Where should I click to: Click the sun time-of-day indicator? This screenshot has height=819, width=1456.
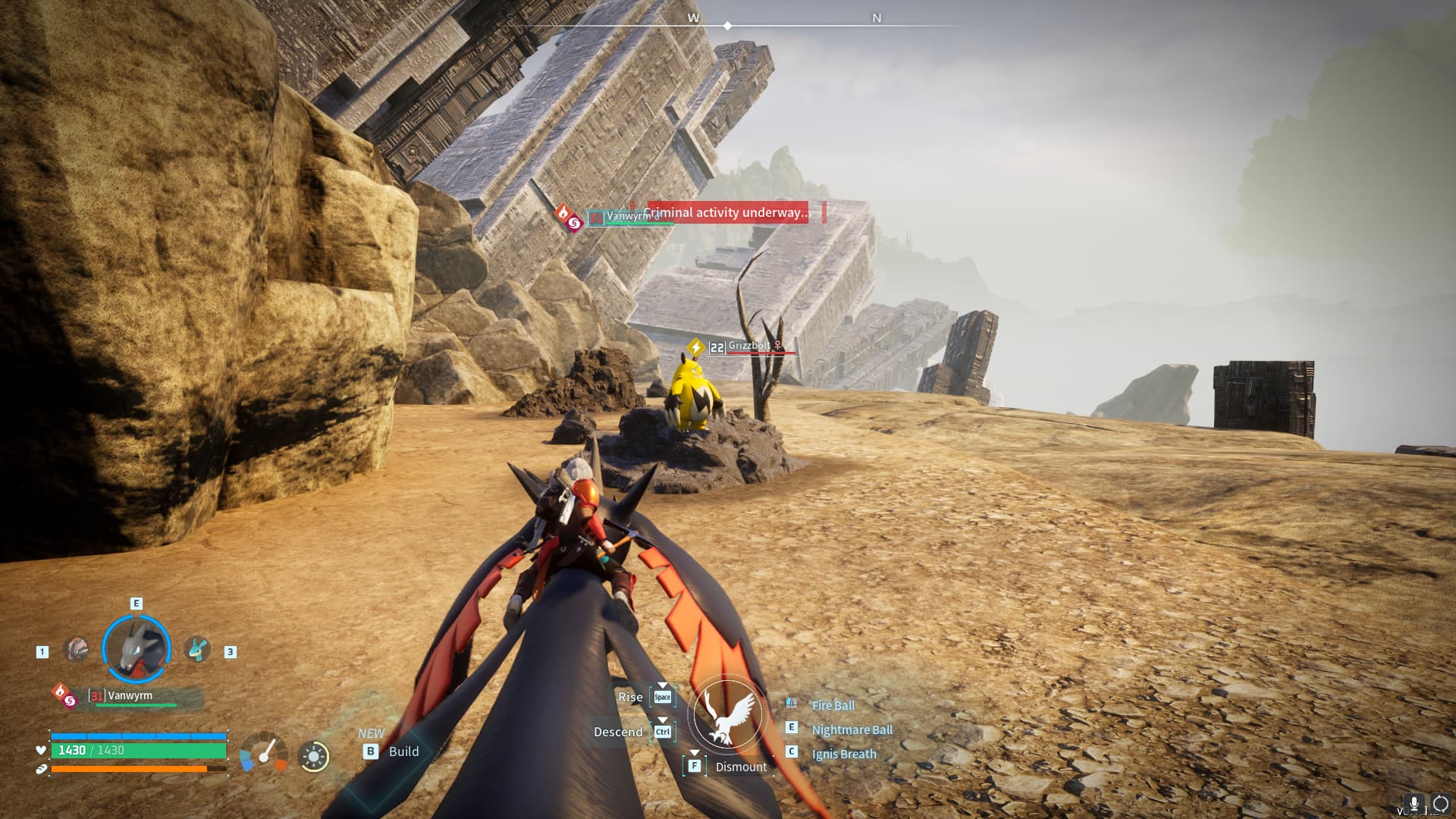[x=313, y=756]
